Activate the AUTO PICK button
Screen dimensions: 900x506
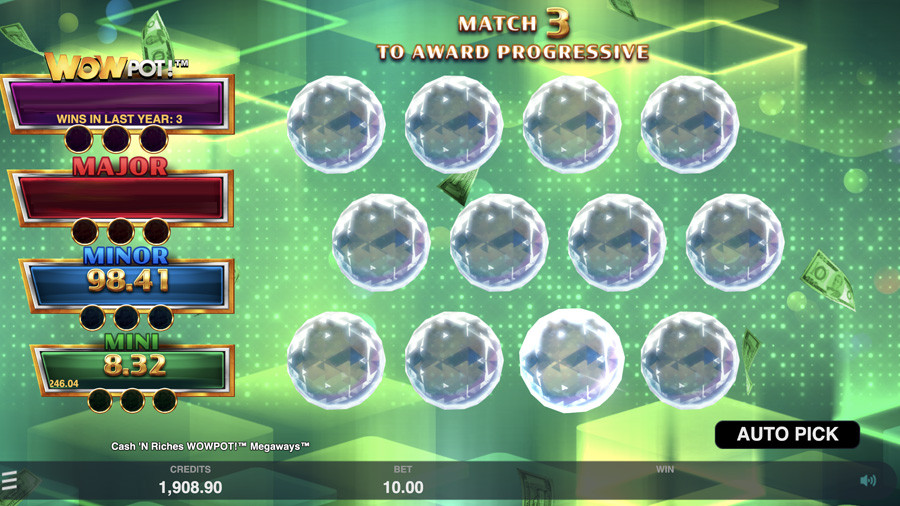click(x=787, y=434)
